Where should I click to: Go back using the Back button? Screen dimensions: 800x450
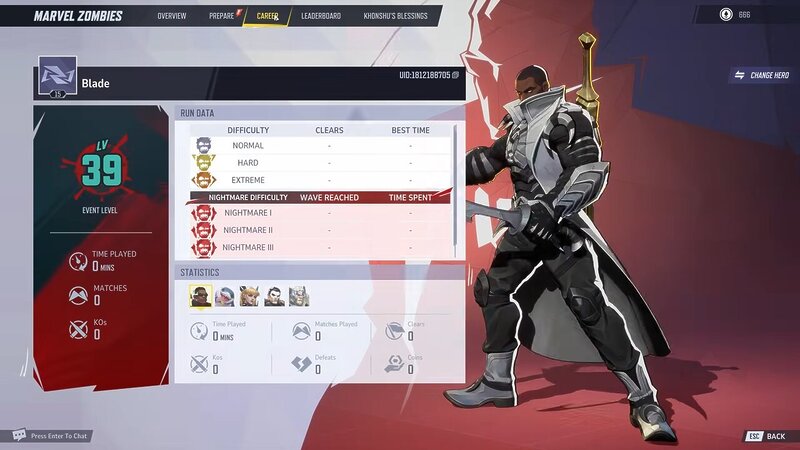pos(765,436)
